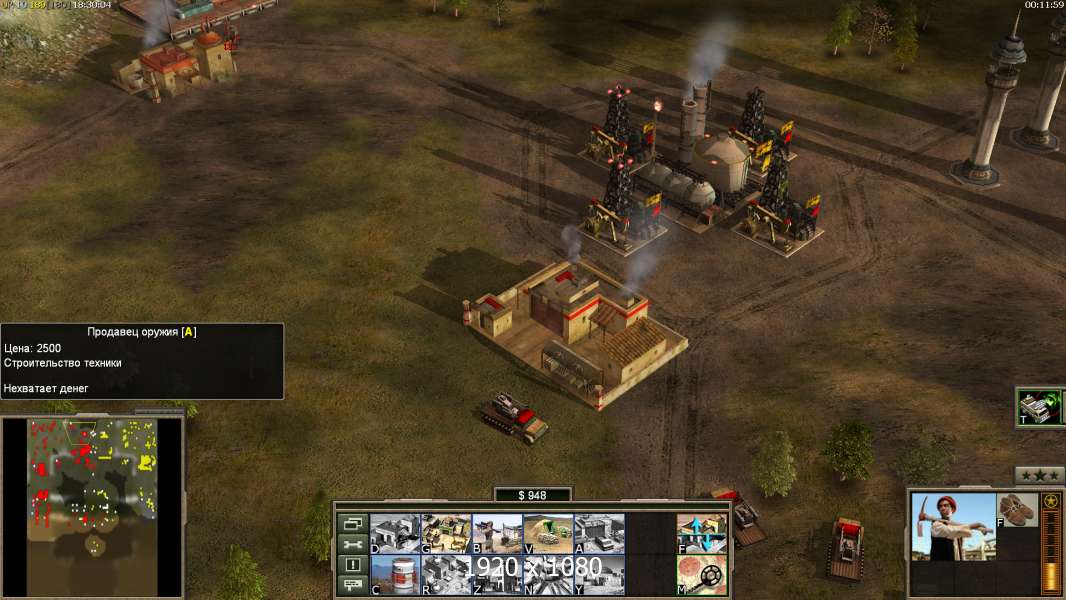Choose the structure icon marked G
Image resolution: width=1066 pixels, height=600 pixels.
pos(446,532)
